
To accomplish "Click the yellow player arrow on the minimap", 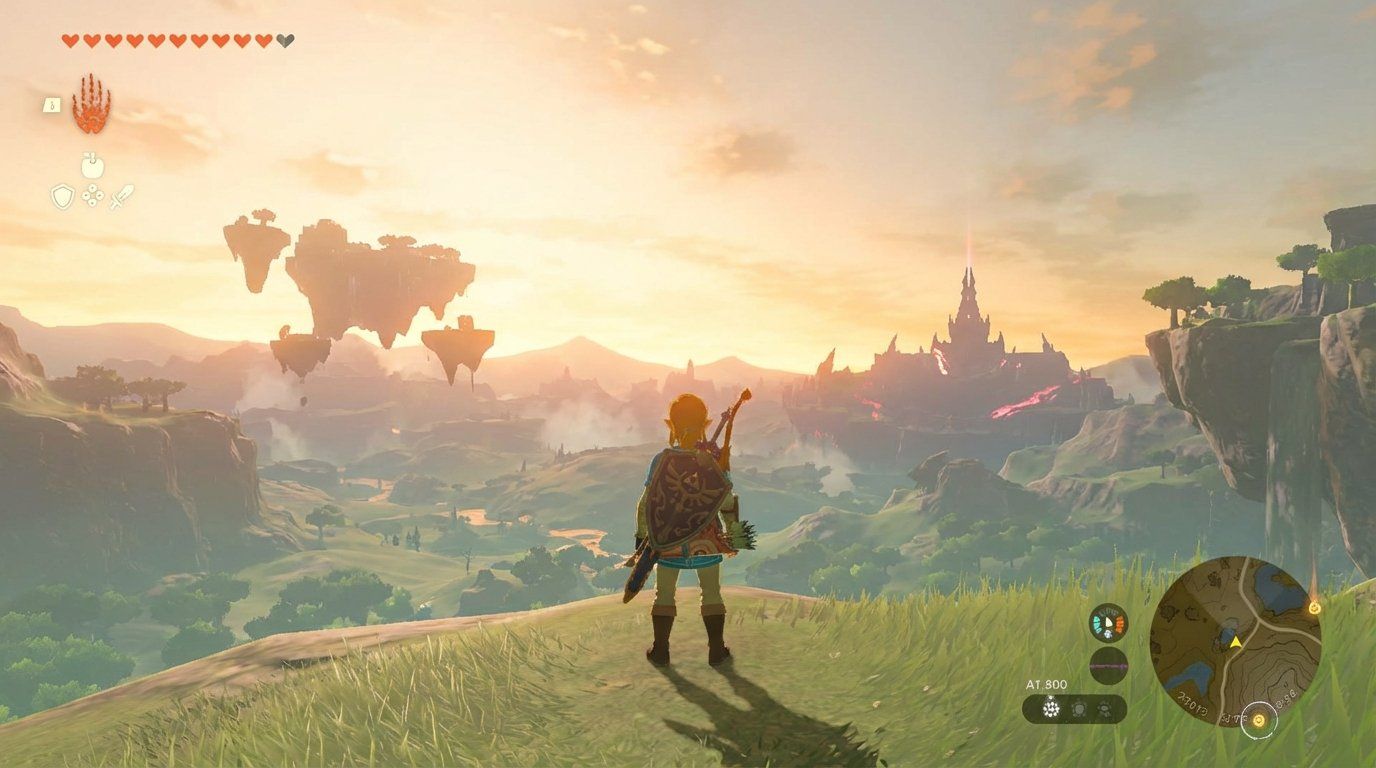I will (1236, 642).
